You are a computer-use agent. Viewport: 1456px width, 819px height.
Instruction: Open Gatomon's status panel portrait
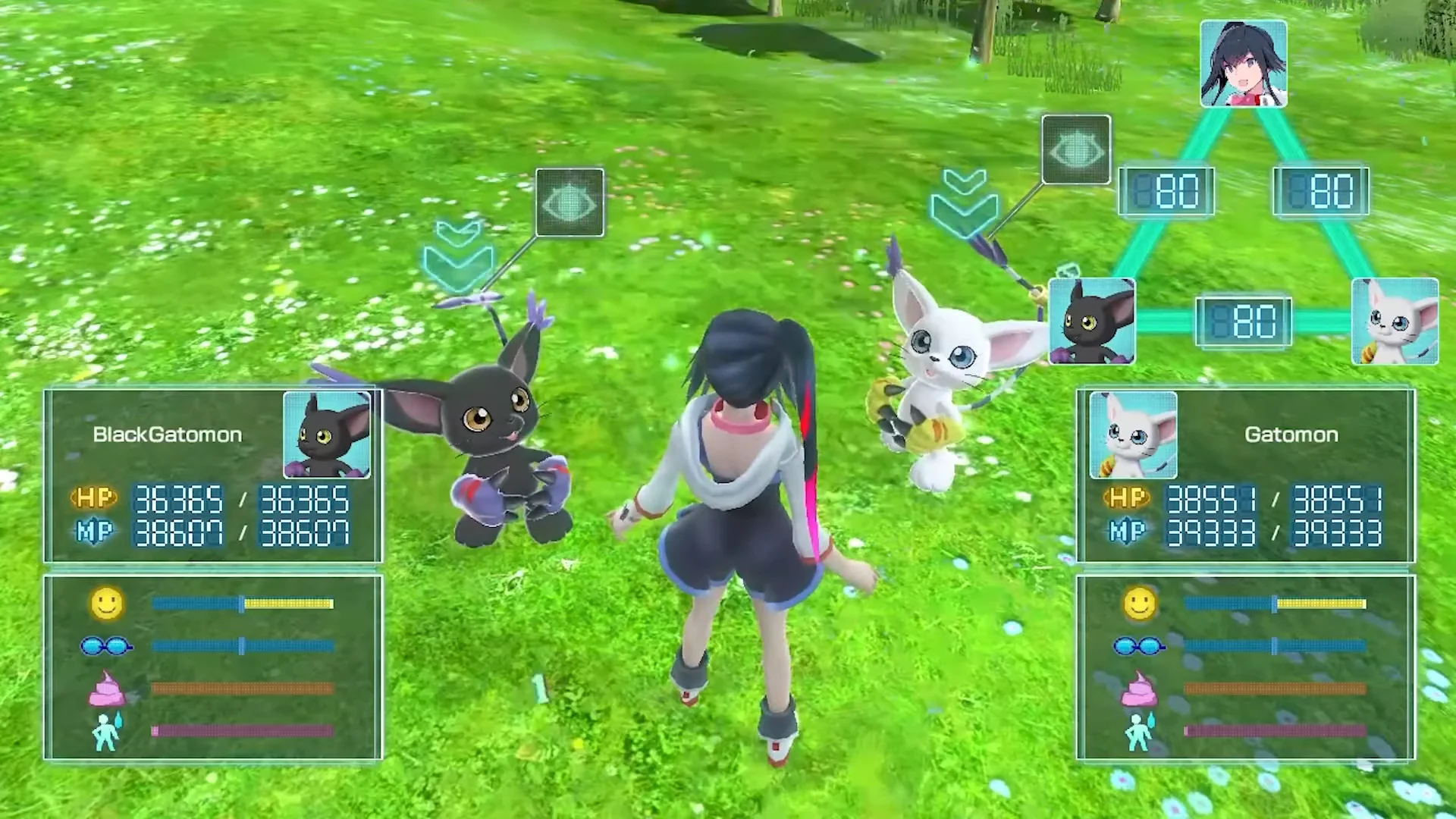[1133, 435]
